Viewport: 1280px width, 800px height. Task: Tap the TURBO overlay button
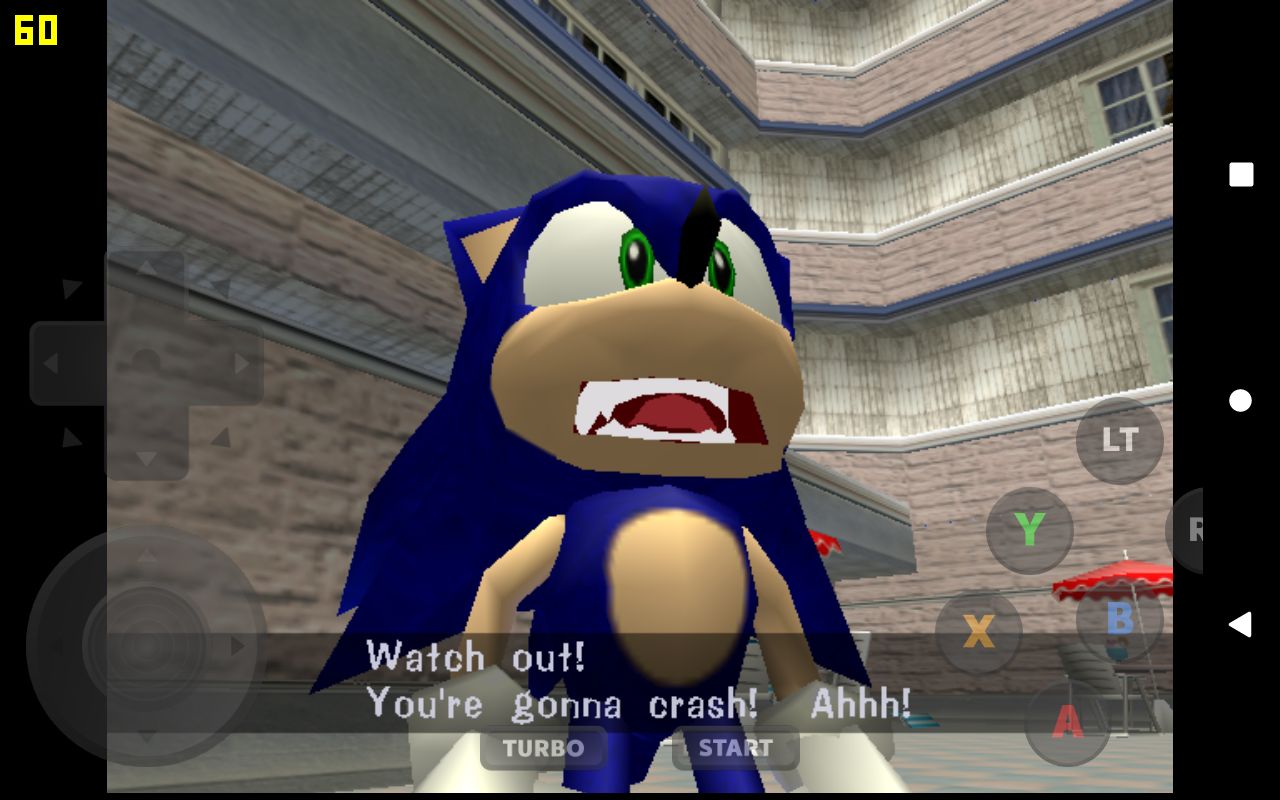pos(543,748)
